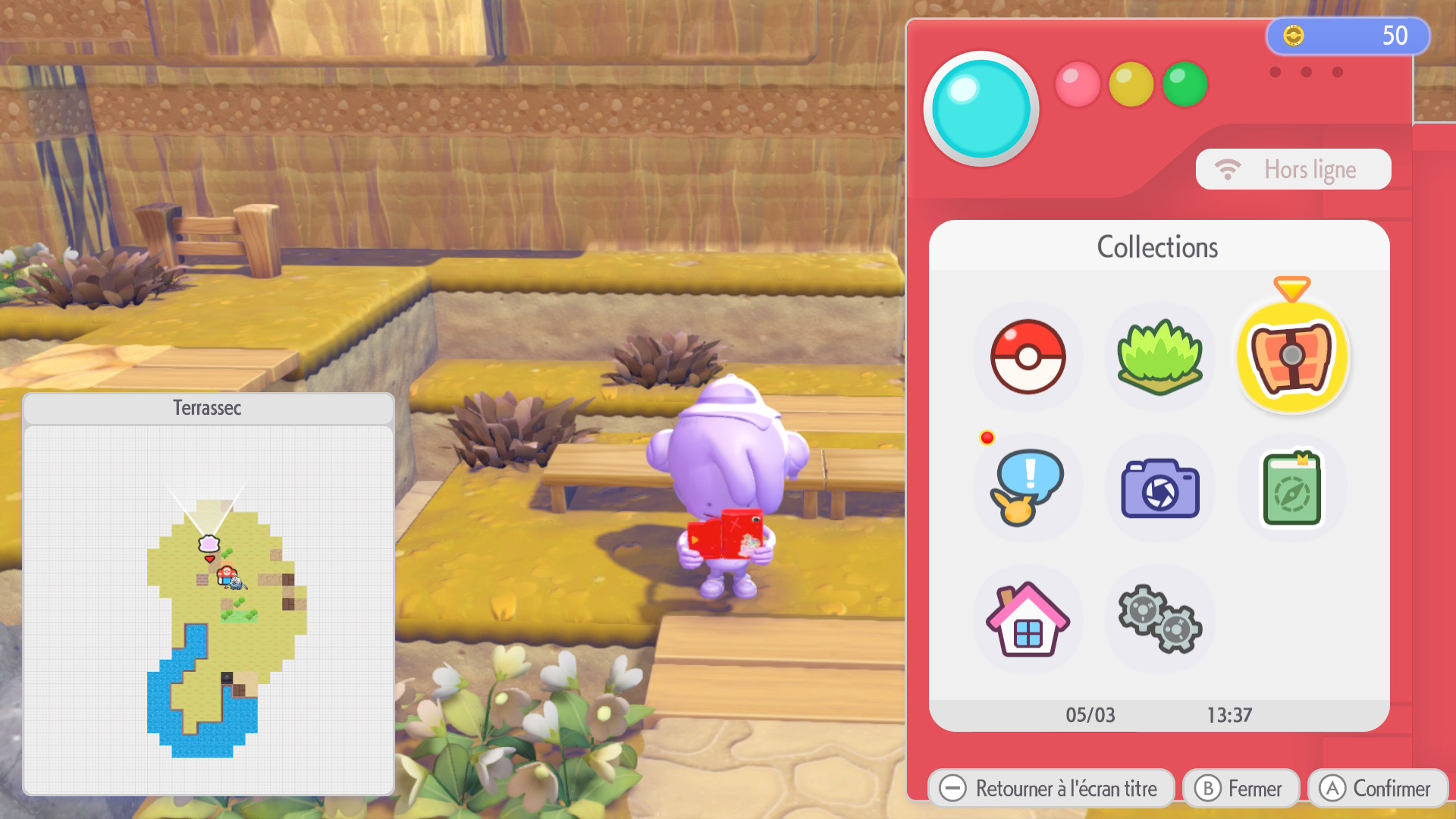Choose Retourner à l'écran titre
This screenshot has height=819, width=1456.
(x=1050, y=789)
